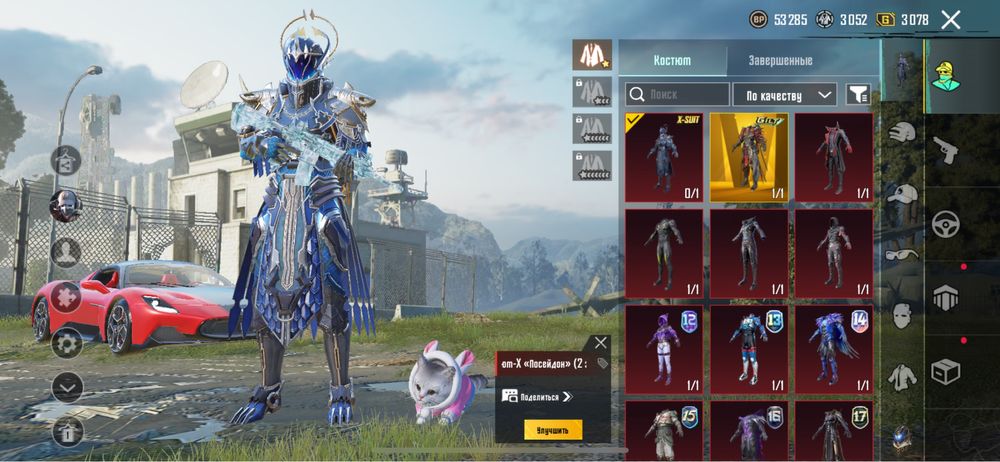Screen dimensions: 1000x462
Task: Open the По качеству sort dropdown
Action: pos(785,94)
